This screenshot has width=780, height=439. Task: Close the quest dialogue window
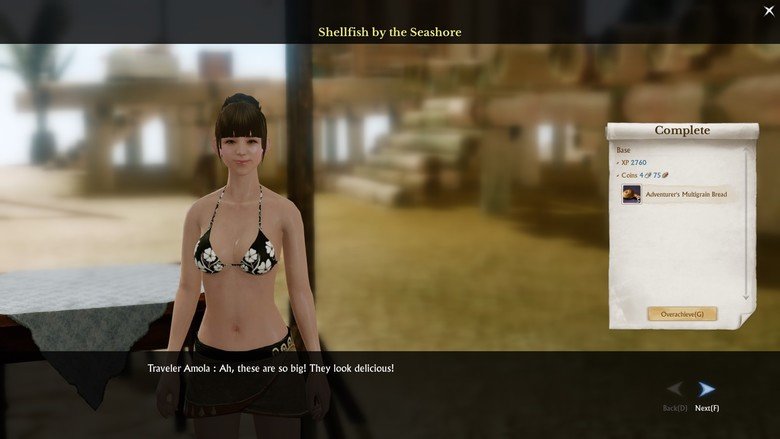click(x=769, y=10)
